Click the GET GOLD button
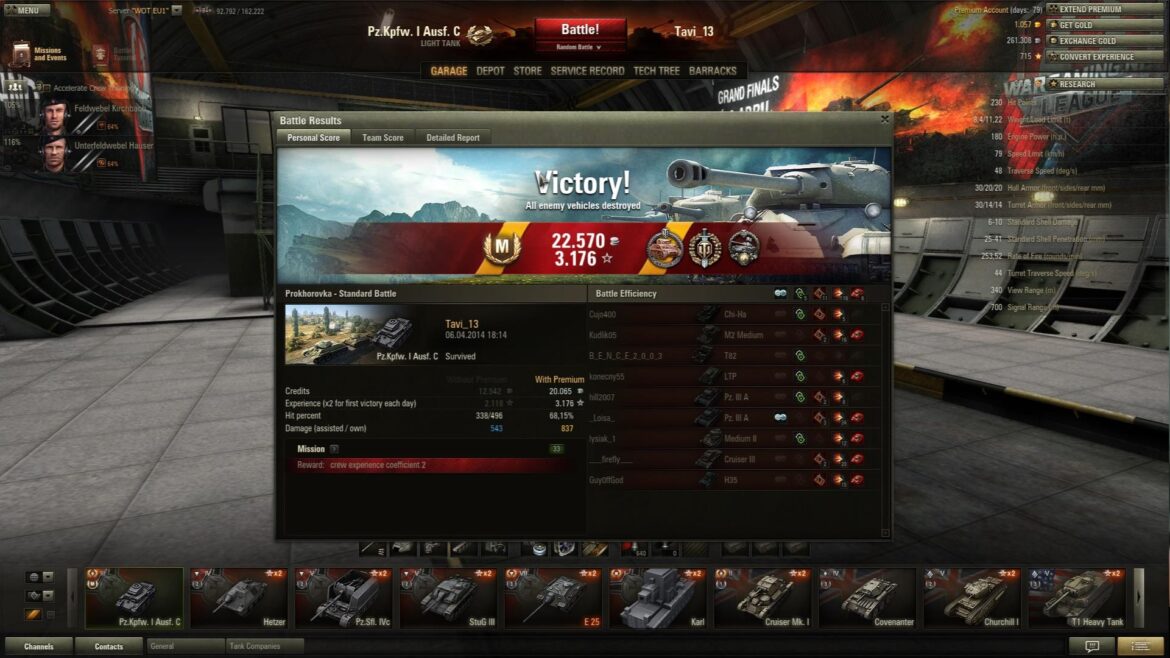Image resolution: width=1170 pixels, height=658 pixels. coord(1103,25)
